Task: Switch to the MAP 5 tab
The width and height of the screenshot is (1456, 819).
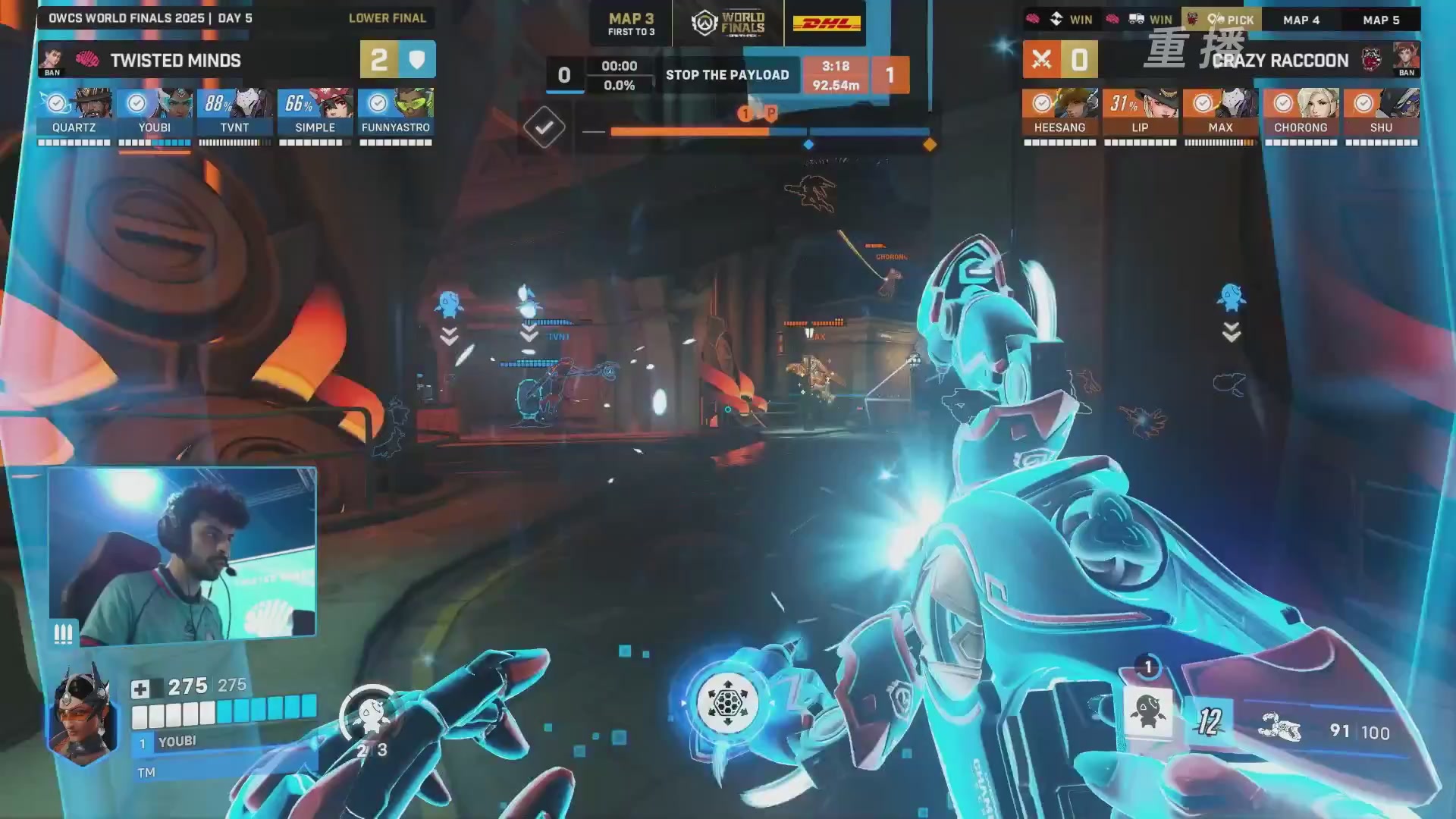Action: click(1381, 20)
